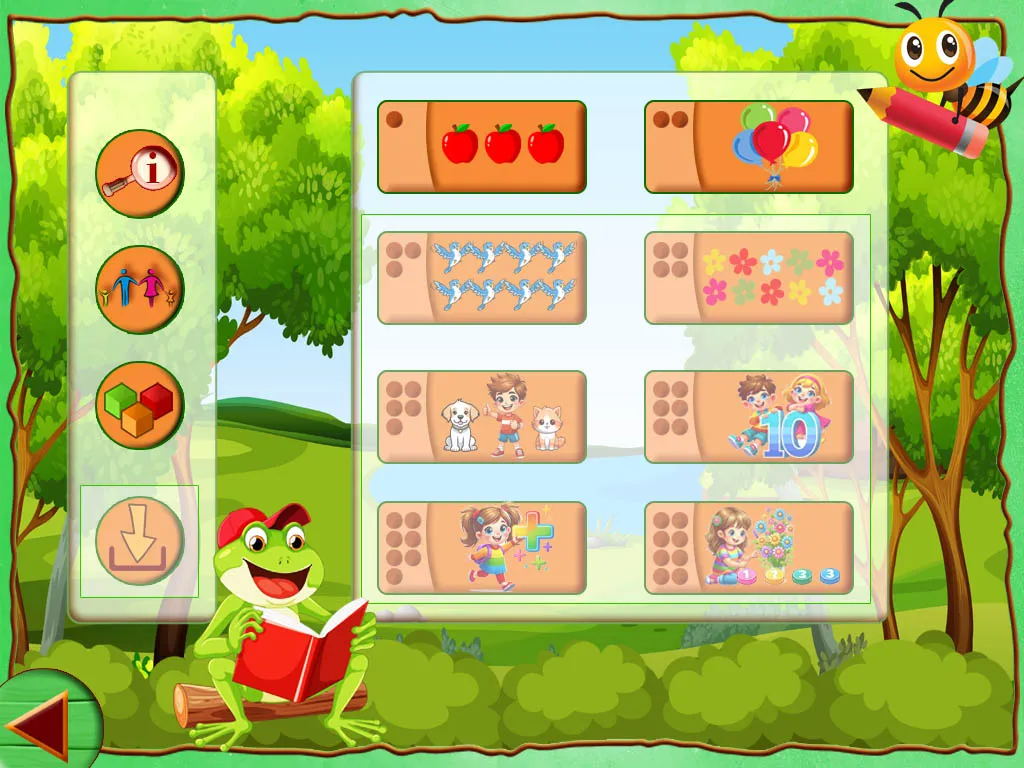The width and height of the screenshot is (1024, 768).
Task: Select the girl with flower bouquet level
Action: [748, 548]
